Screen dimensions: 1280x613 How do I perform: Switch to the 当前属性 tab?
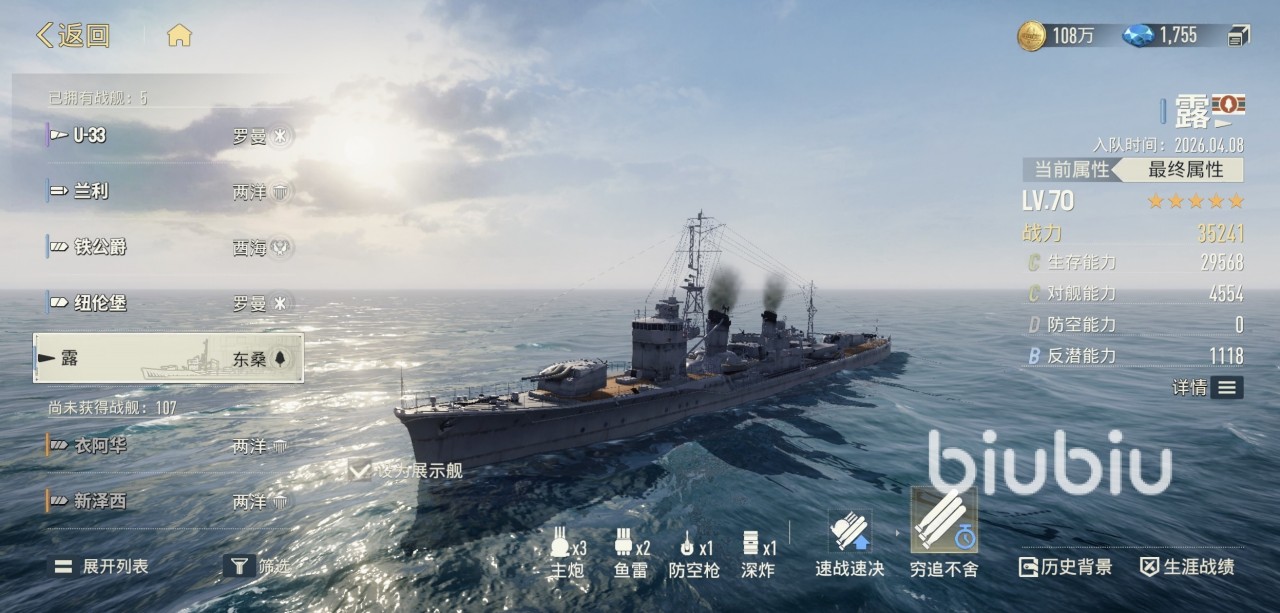1071,170
